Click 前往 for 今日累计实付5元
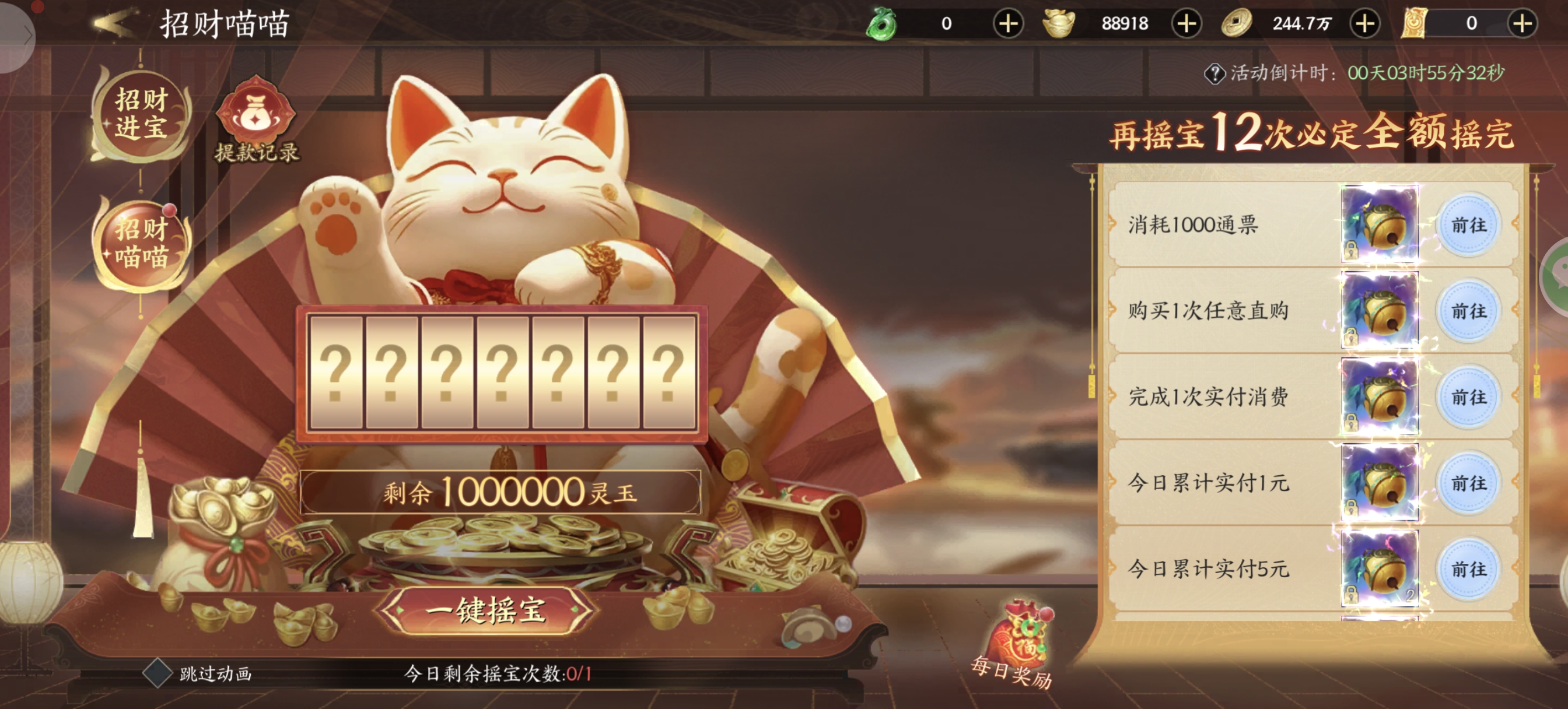The width and height of the screenshot is (1568, 709). coord(1468,569)
